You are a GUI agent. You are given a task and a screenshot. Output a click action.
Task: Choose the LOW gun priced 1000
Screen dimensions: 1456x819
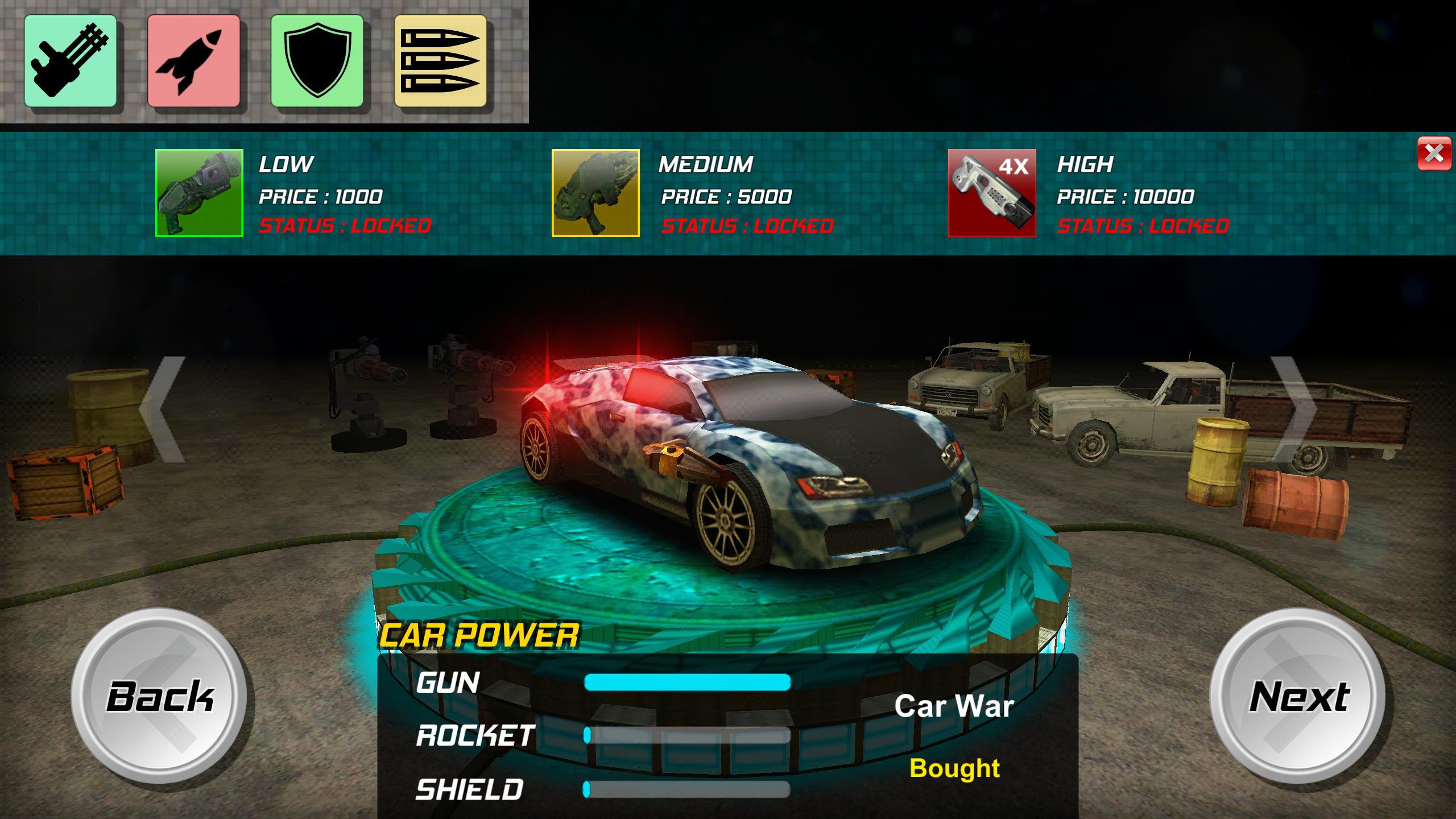coord(199,193)
